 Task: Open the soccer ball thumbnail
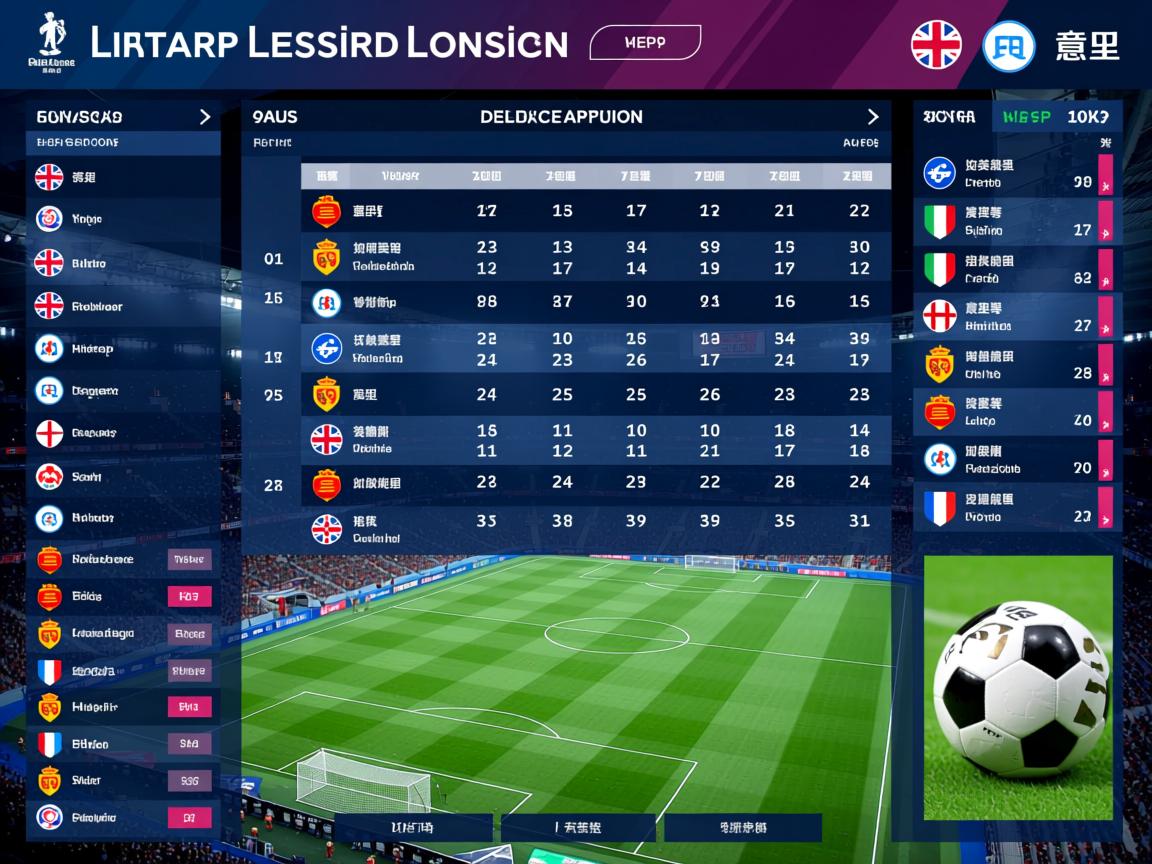pyautogui.click(x=1018, y=687)
